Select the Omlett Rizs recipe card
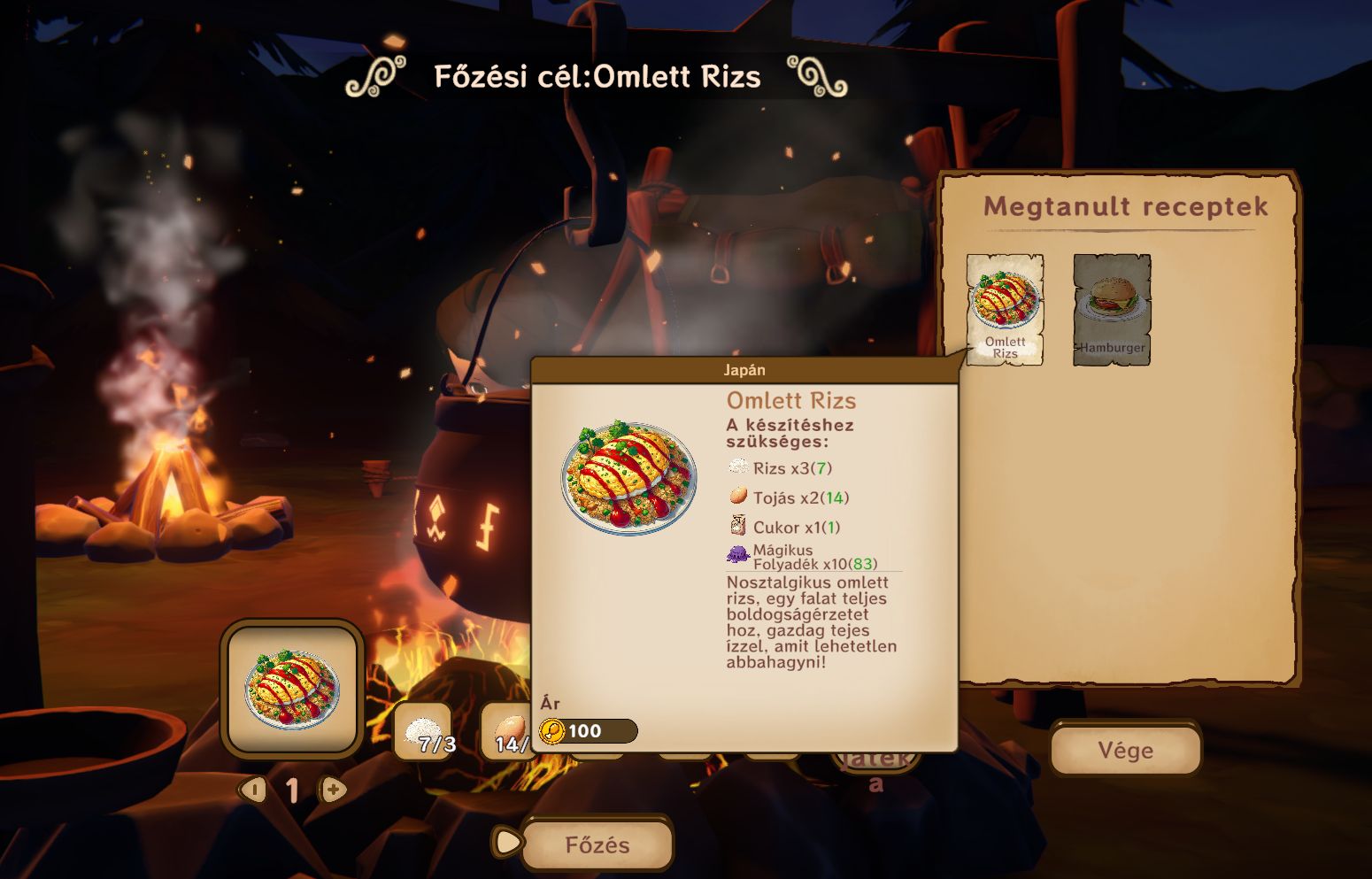1372x879 pixels. click(x=1005, y=309)
